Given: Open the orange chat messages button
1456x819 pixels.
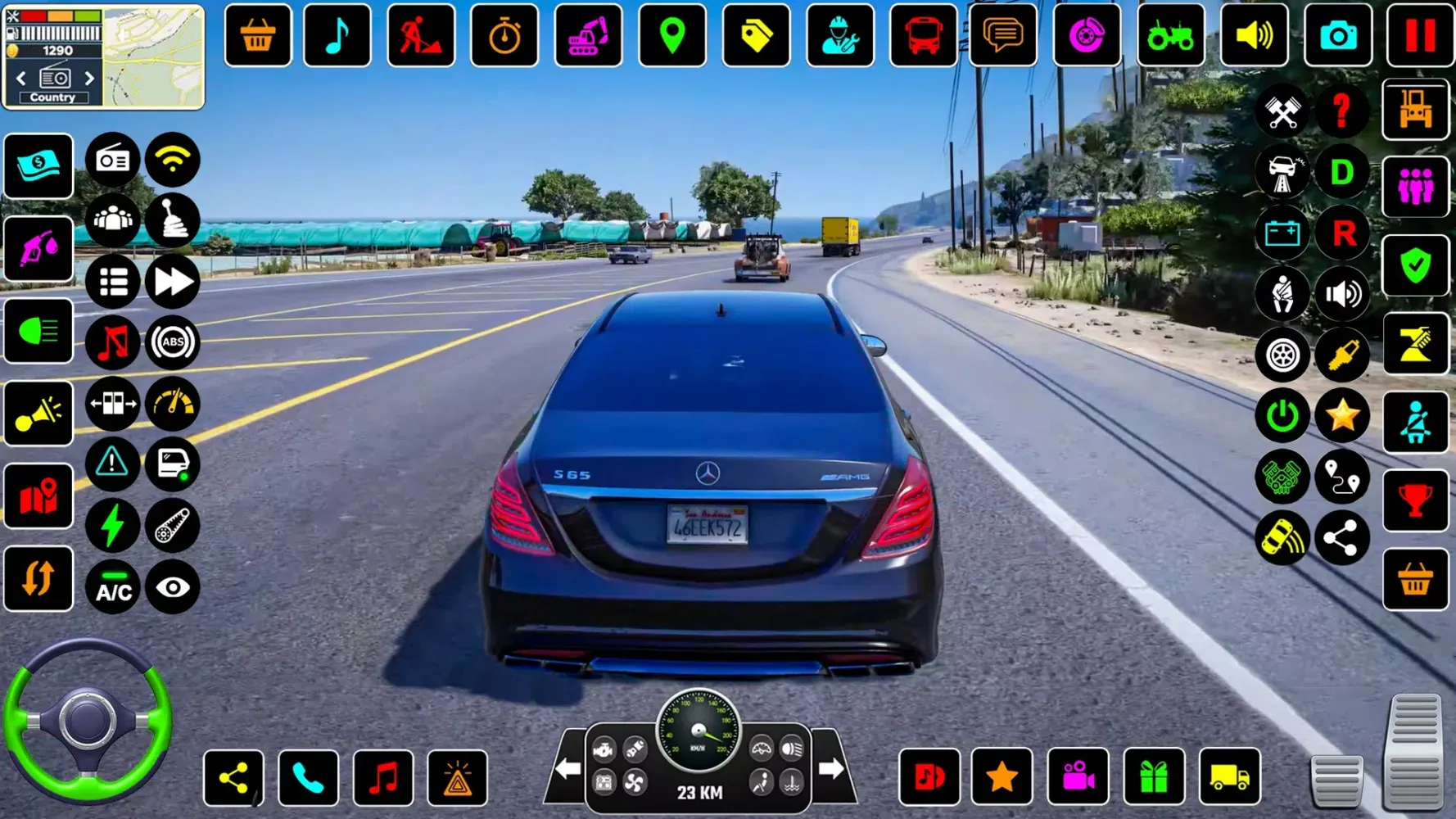Looking at the screenshot, I should [1002, 36].
